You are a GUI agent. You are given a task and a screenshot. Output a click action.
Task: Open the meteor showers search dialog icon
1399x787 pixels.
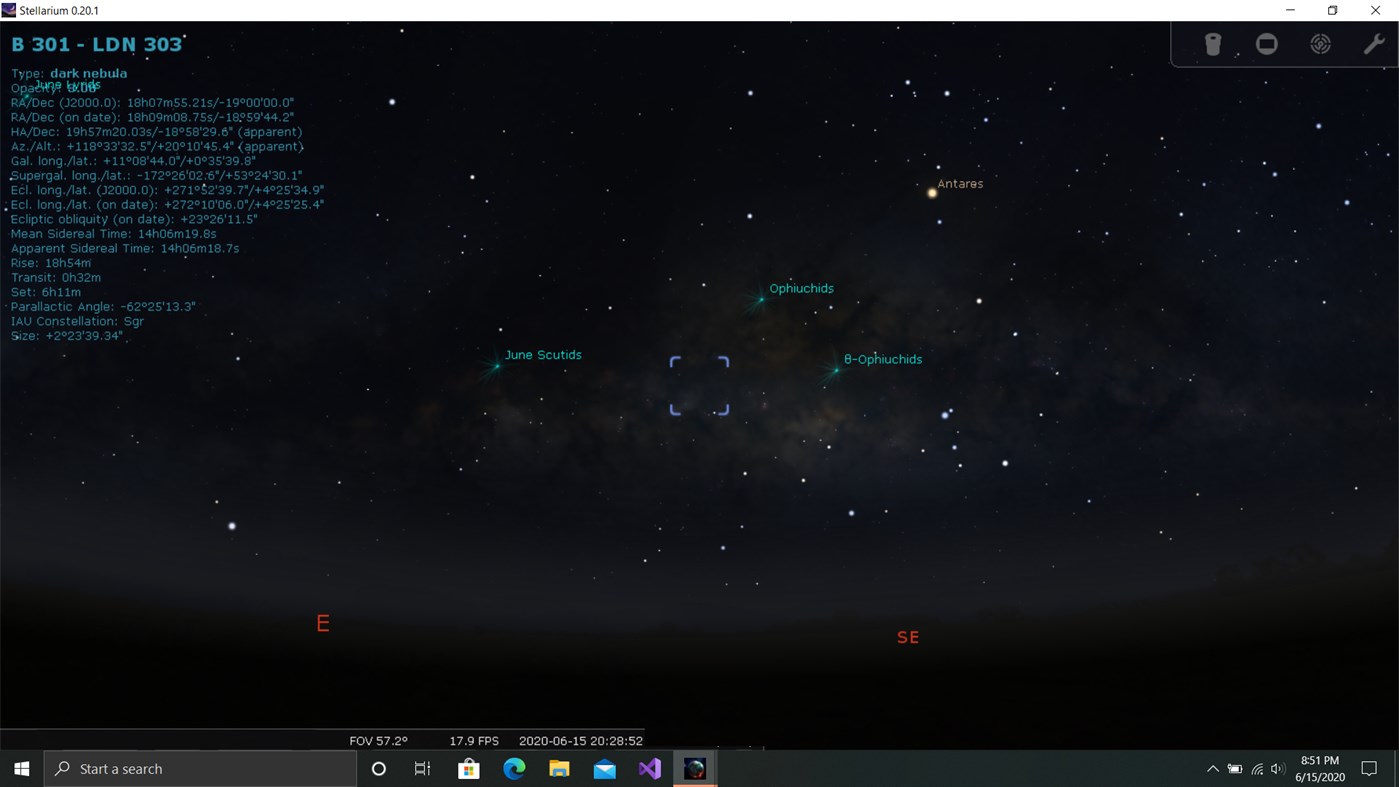pyautogui.click(x=1320, y=44)
